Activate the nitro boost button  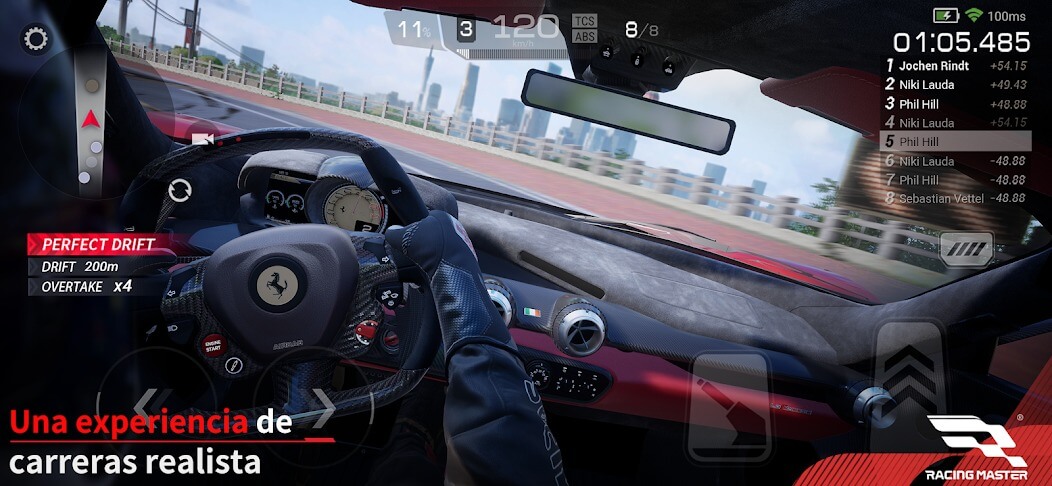click(966, 249)
